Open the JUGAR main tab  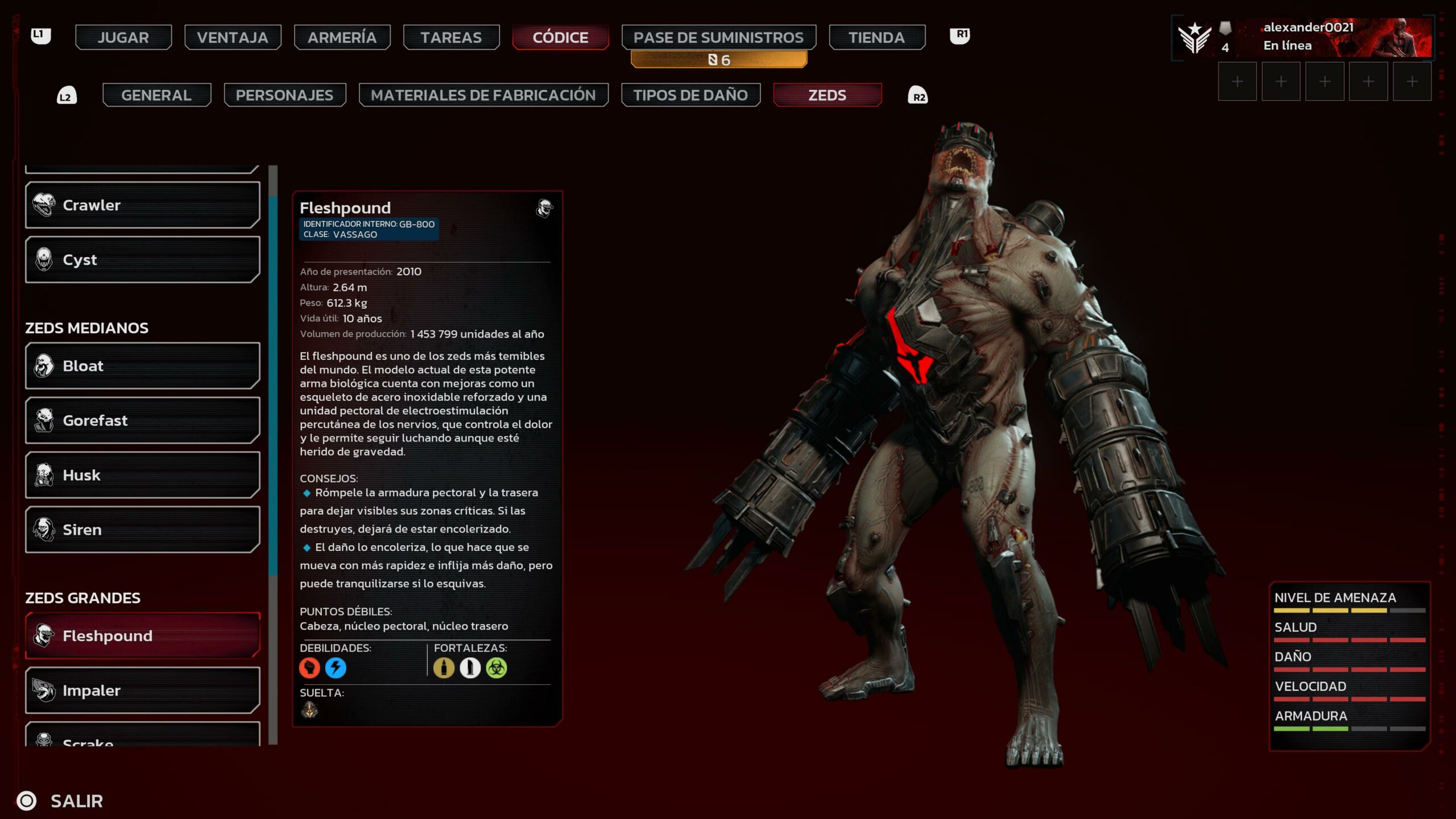coord(123,38)
